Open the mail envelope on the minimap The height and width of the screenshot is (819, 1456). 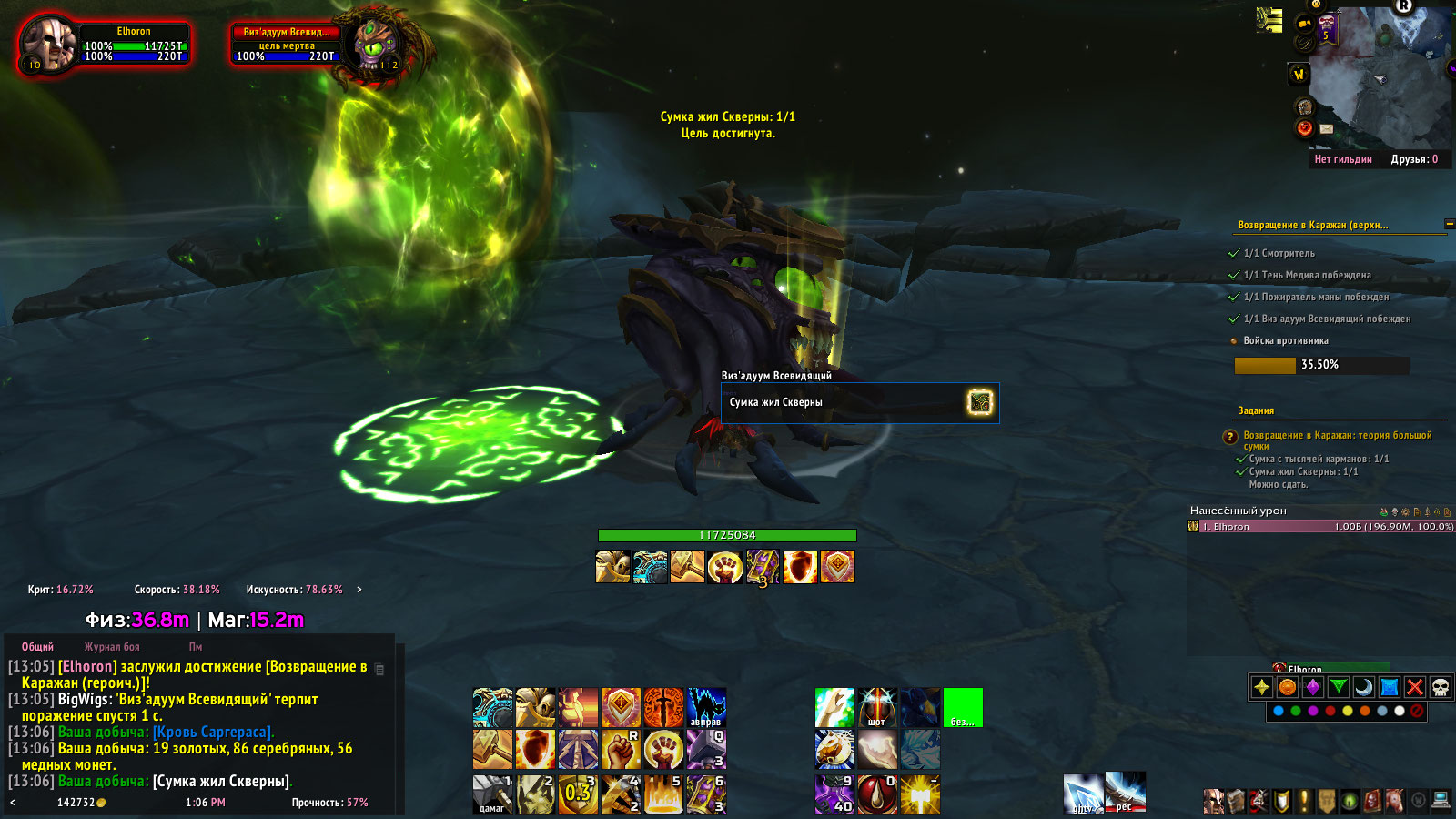tap(1326, 129)
